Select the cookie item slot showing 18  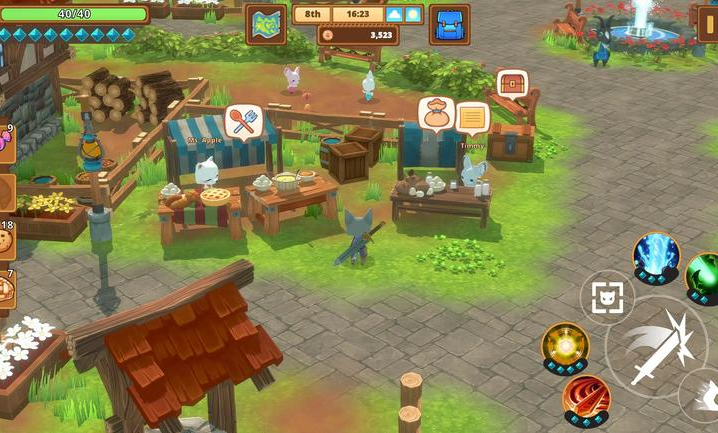point(5,242)
